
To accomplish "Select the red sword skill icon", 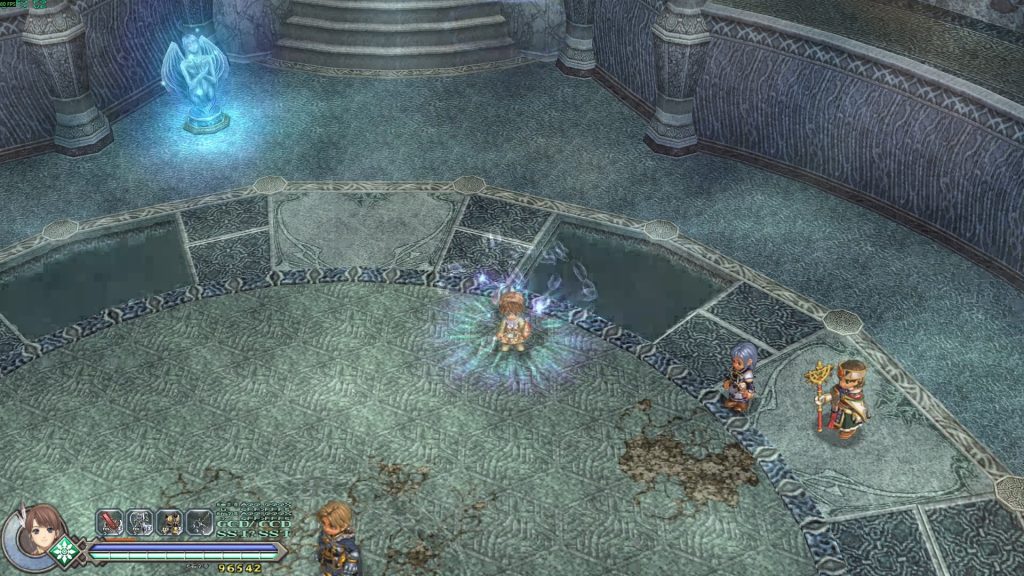I will 109,522.
